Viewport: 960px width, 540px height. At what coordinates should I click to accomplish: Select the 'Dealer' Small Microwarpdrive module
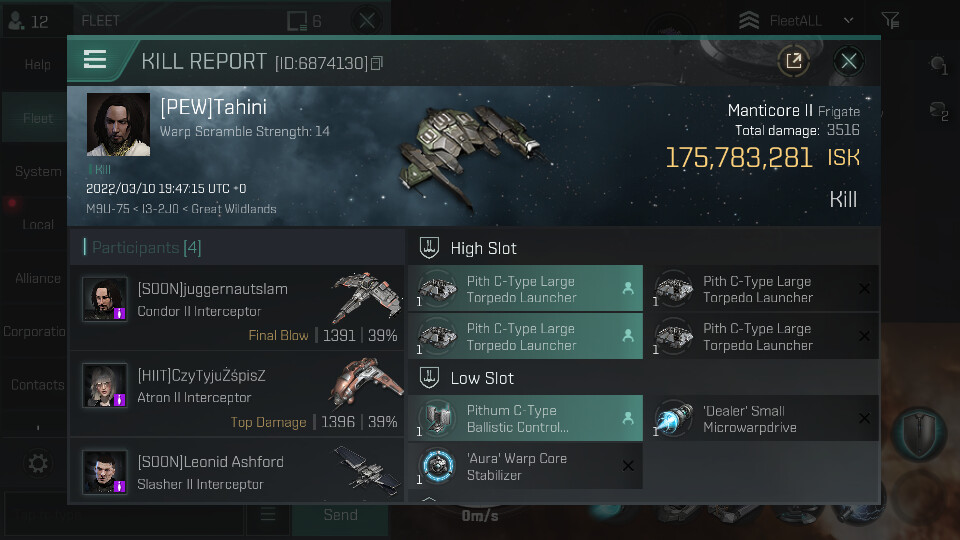click(760, 418)
